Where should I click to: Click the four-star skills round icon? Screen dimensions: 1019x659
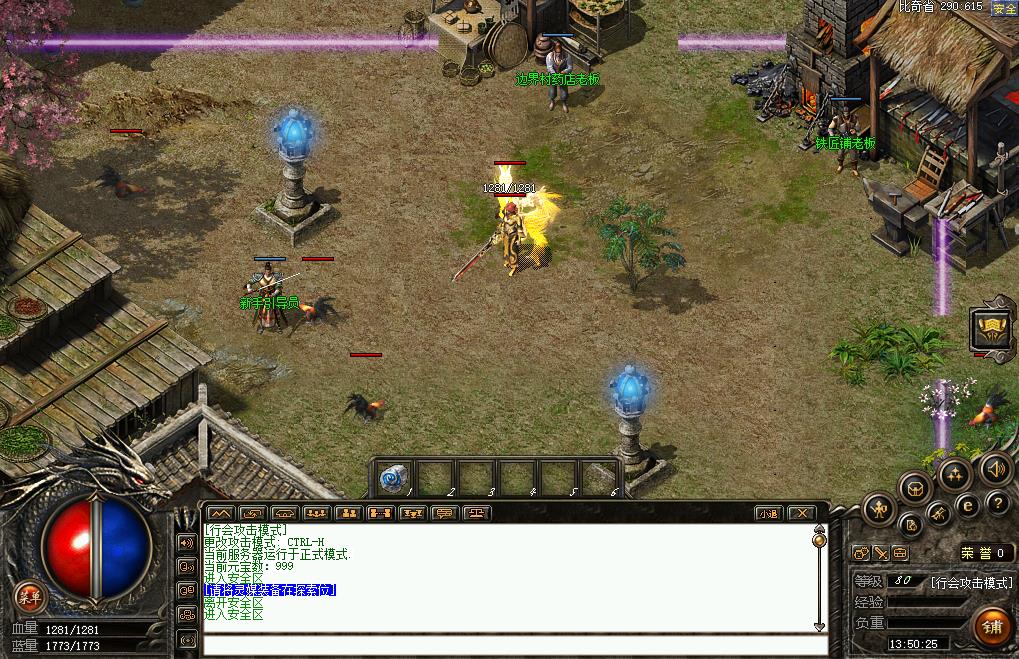[x=955, y=473]
